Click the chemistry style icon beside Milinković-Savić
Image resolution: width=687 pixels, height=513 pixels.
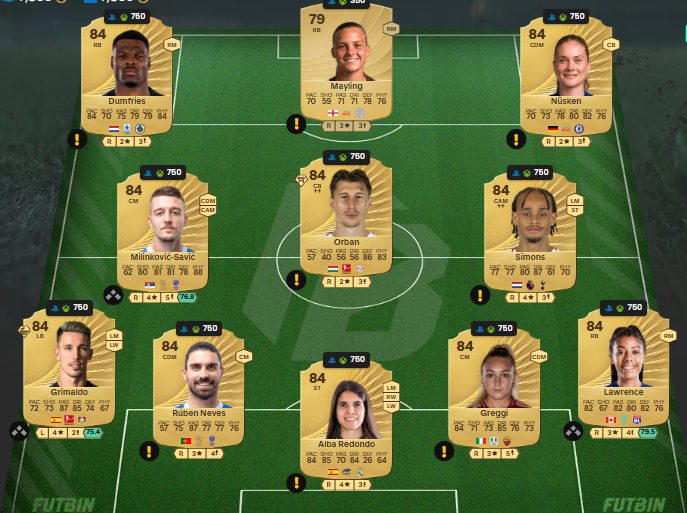112,295
